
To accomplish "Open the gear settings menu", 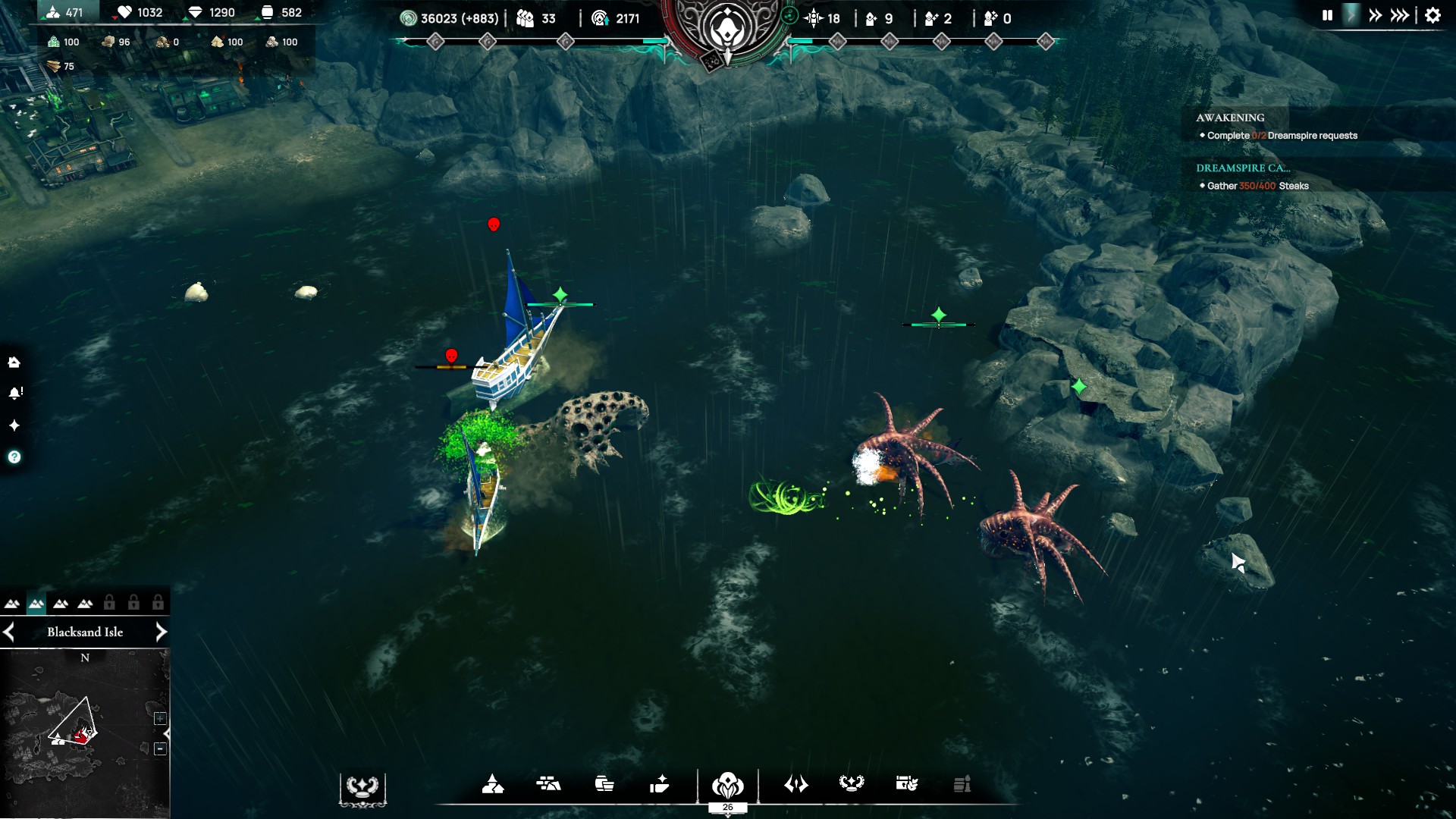I will pos(1432,15).
